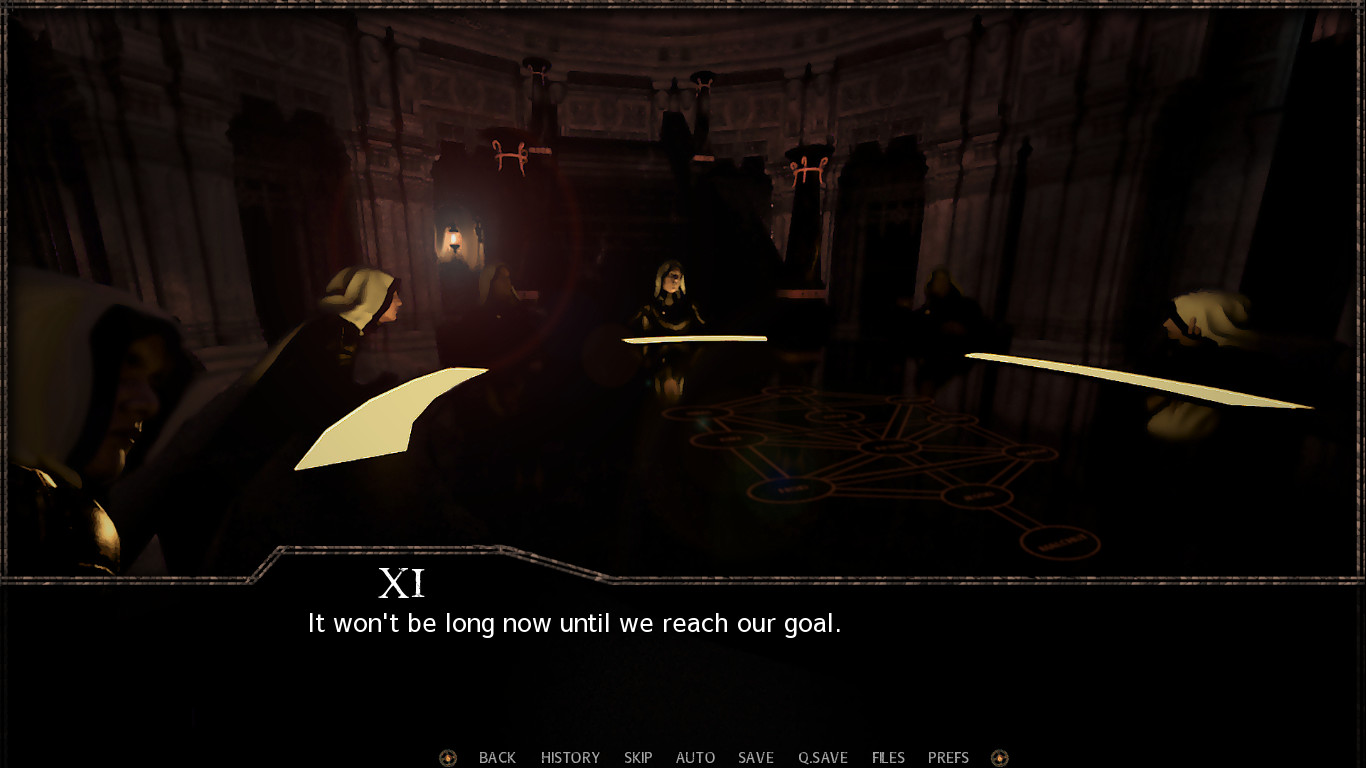Open FILES to browse save slots
Viewport: 1366px width, 768px height.
[x=887, y=757]
